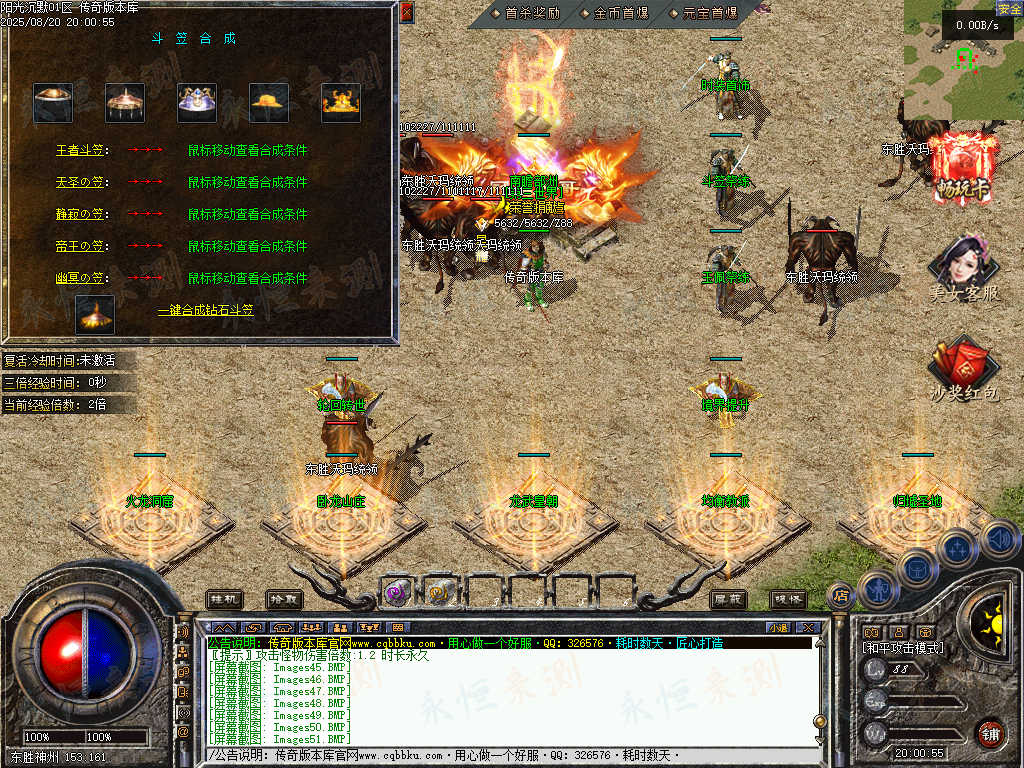Select the purple-blue crowned hat icon
1024x768 pixels.
click(197, 102)
